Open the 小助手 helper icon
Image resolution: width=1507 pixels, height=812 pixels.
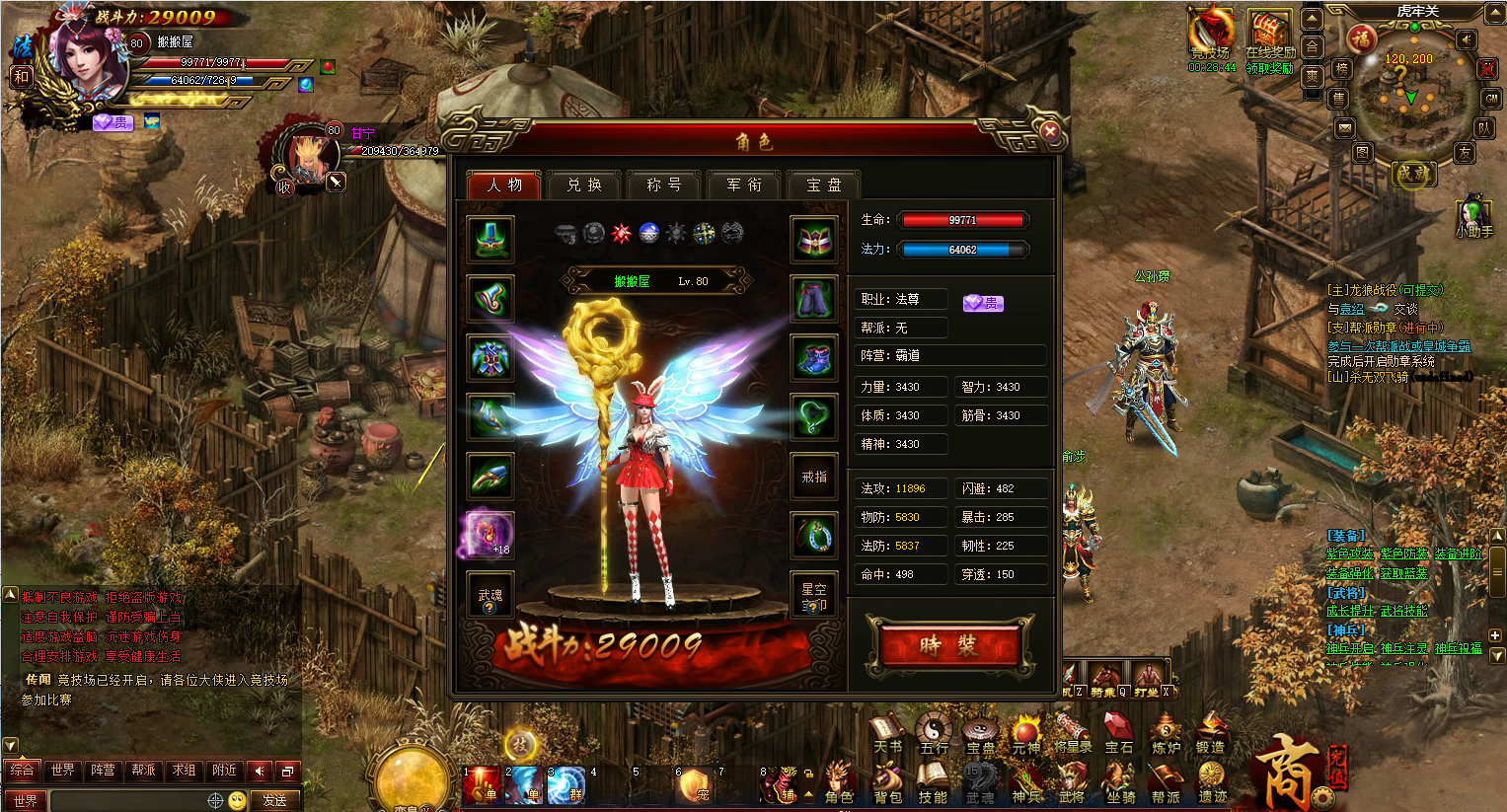[x=1473, y=215]
